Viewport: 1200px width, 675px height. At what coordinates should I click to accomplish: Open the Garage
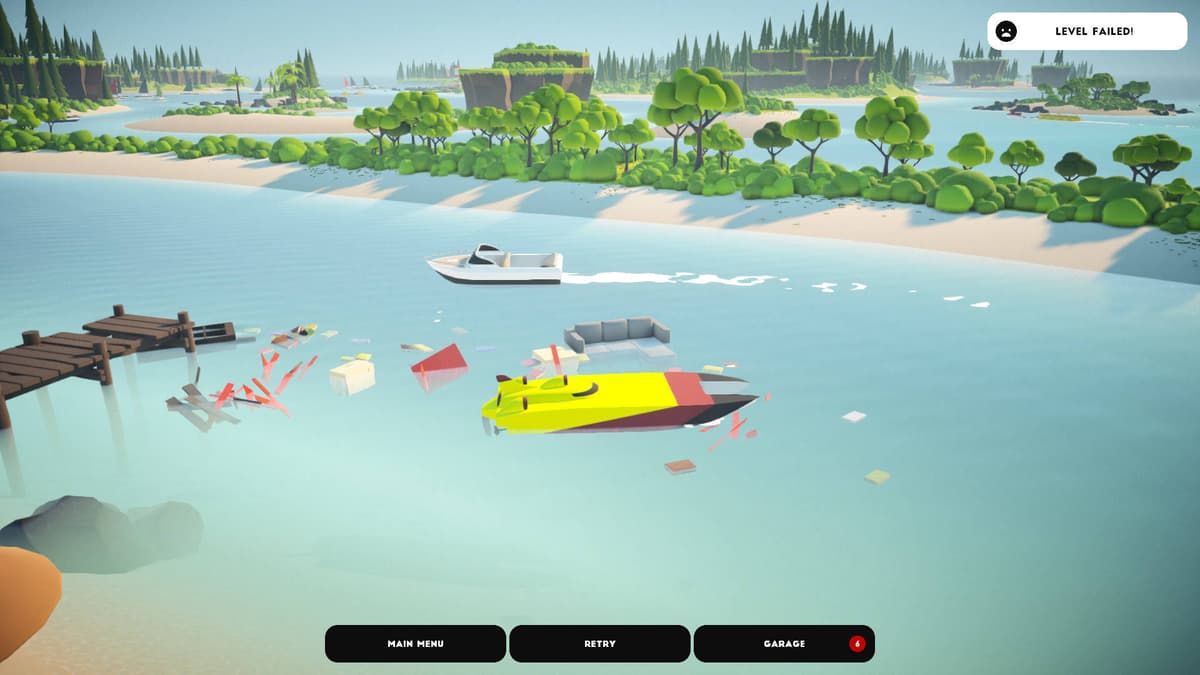coord(784,644)
